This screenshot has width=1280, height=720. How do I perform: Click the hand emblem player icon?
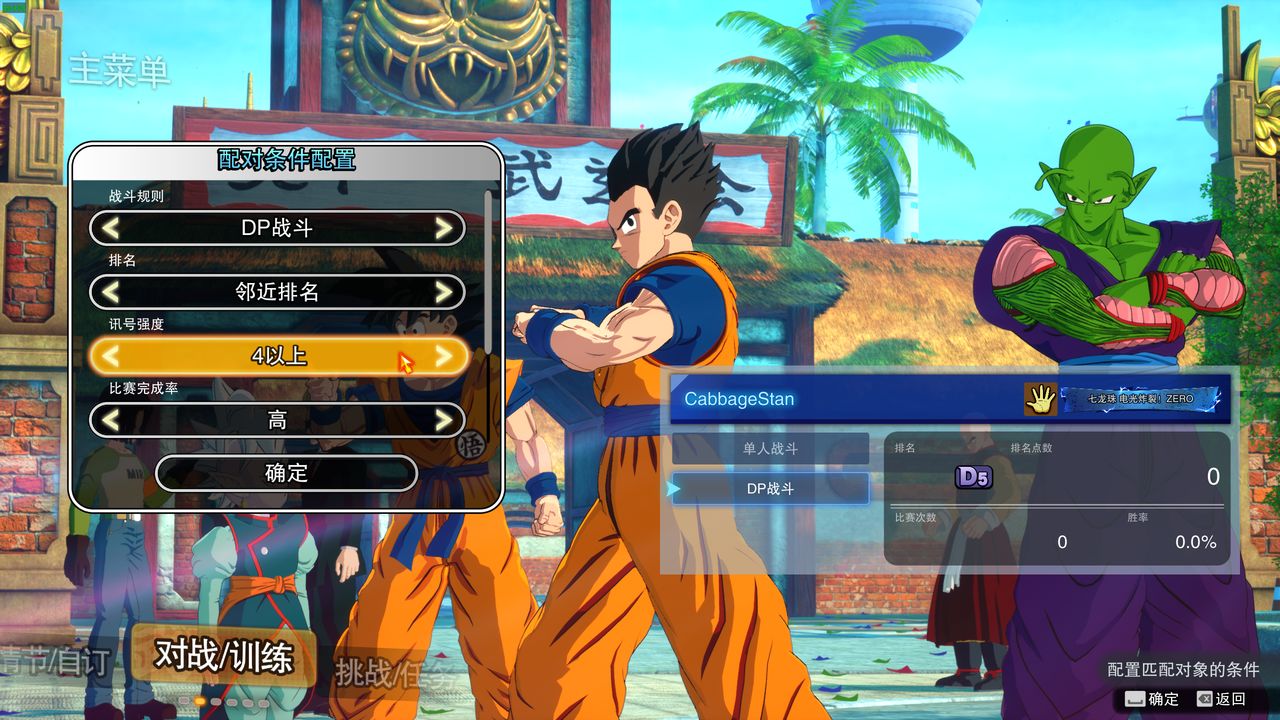click(x=1040, y=399)
